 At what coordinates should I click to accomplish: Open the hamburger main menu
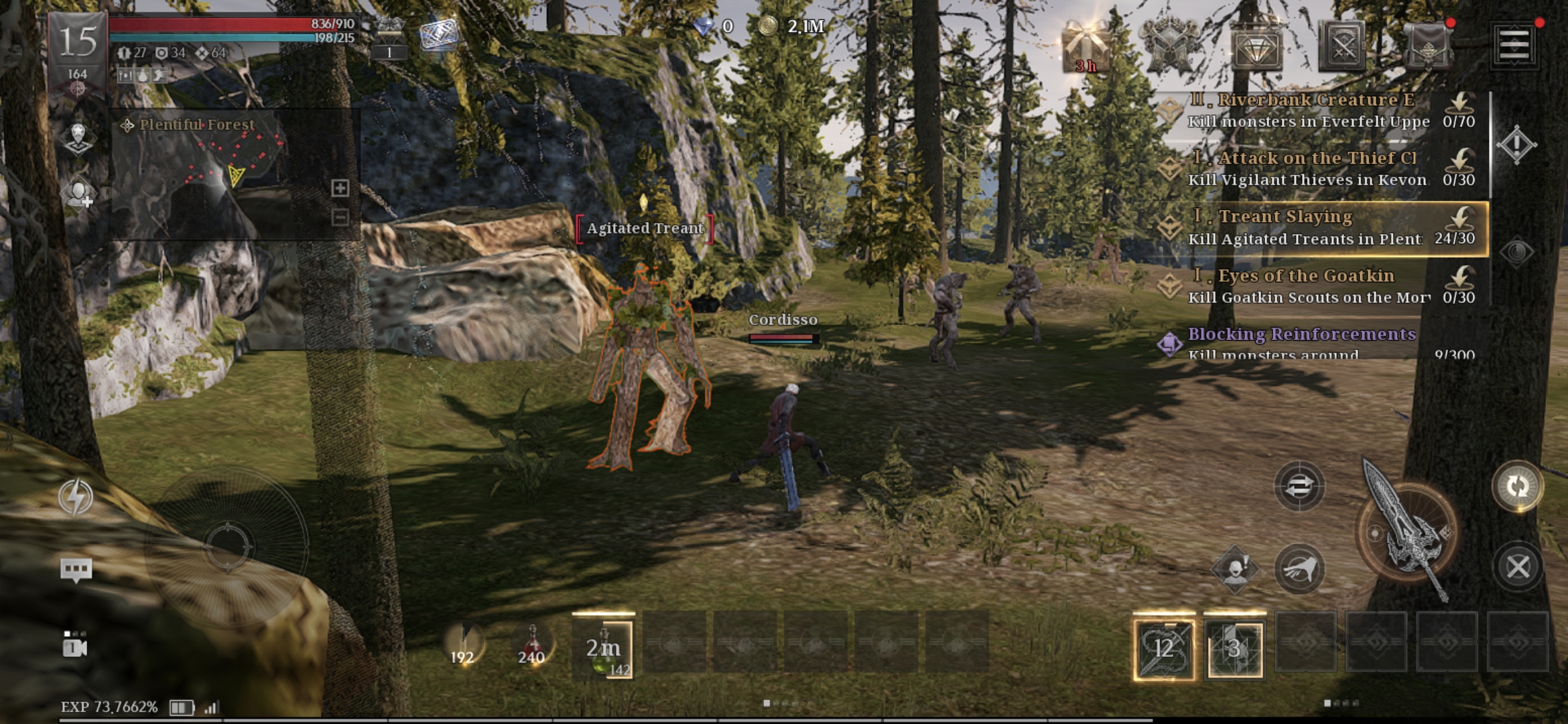click(x=1514, y=46)
